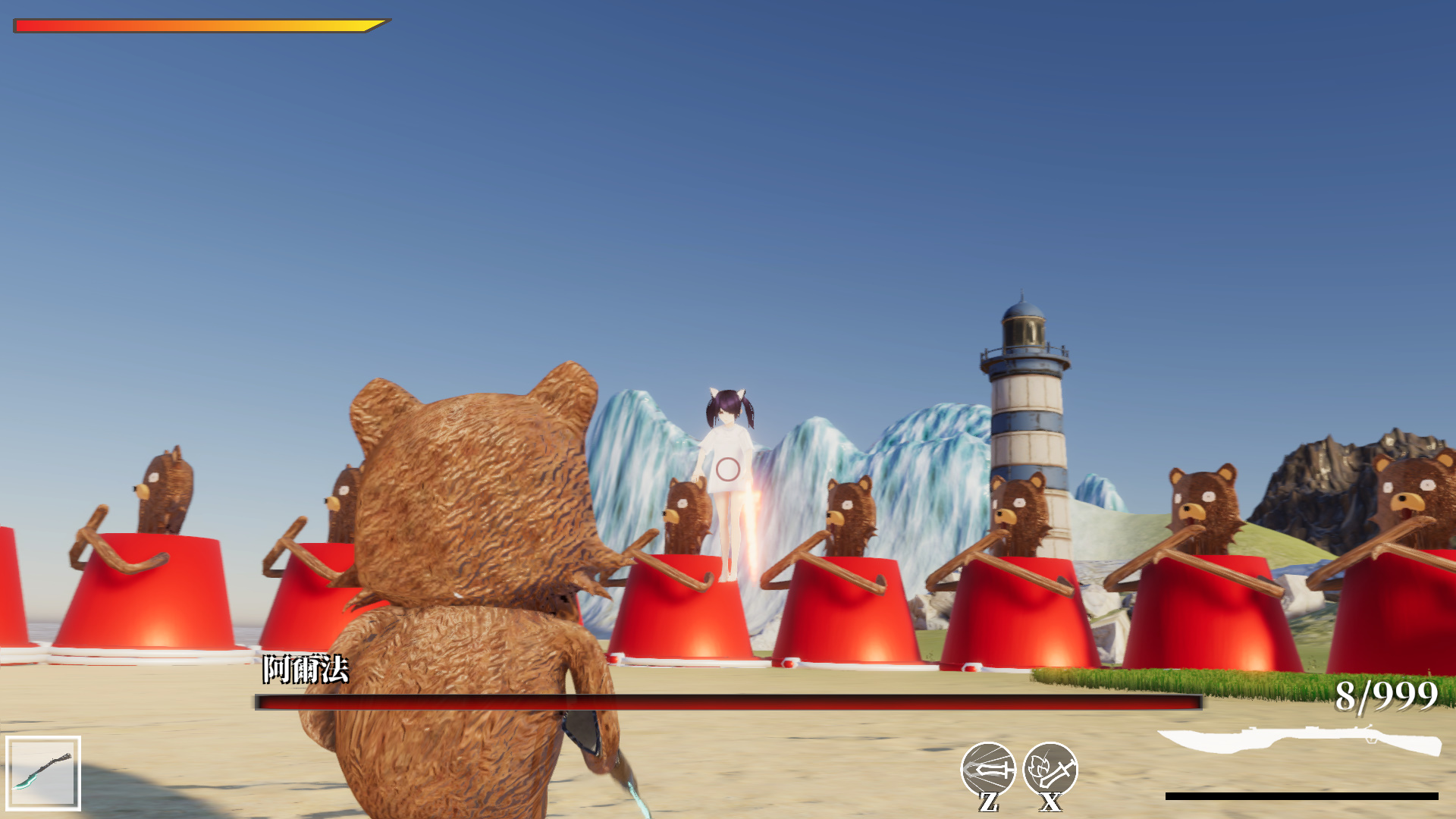
Task: Select the teal-bladed weapon slot
Action: click(43, 773)
